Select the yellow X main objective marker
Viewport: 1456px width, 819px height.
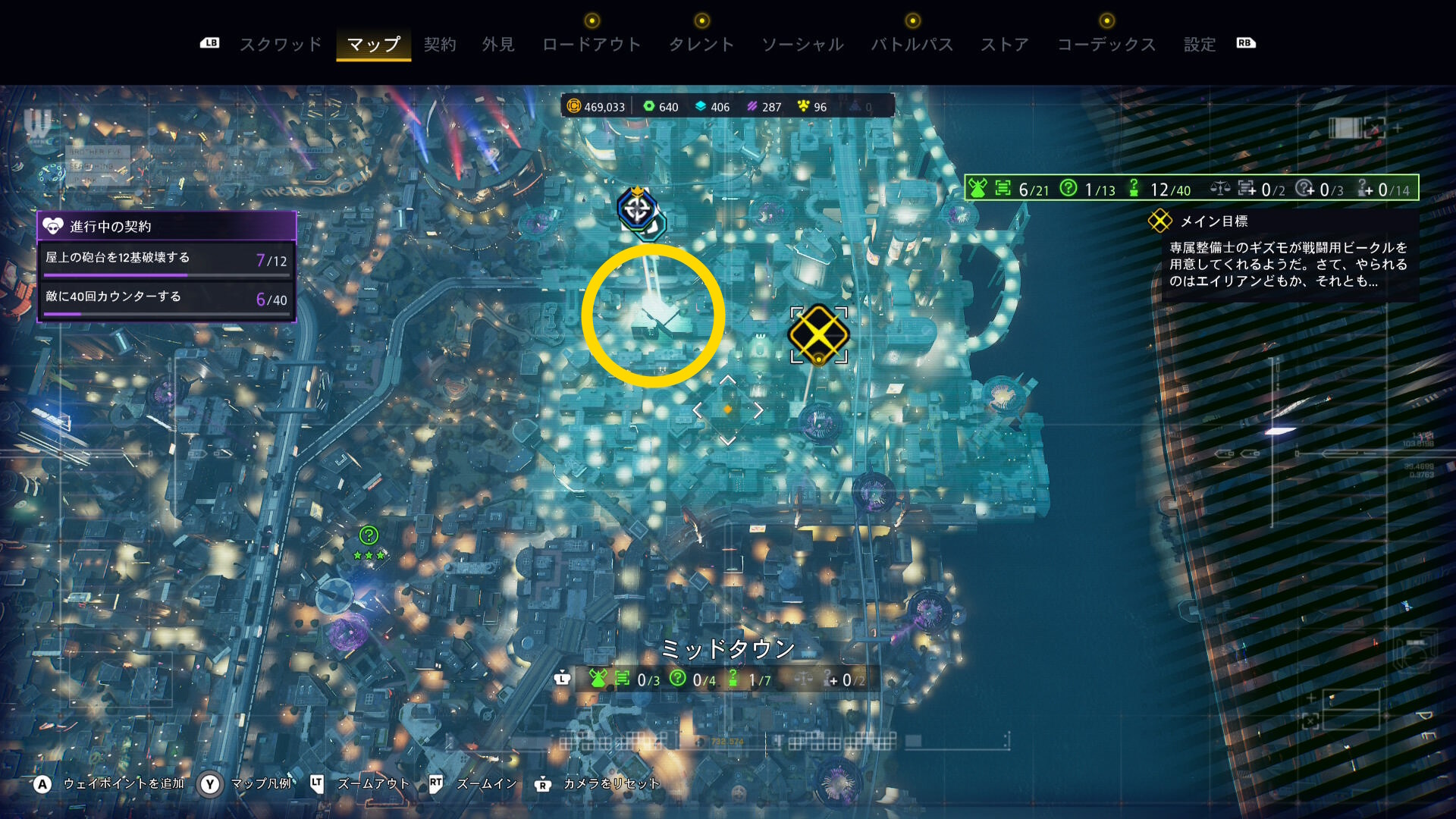[818, 334]
